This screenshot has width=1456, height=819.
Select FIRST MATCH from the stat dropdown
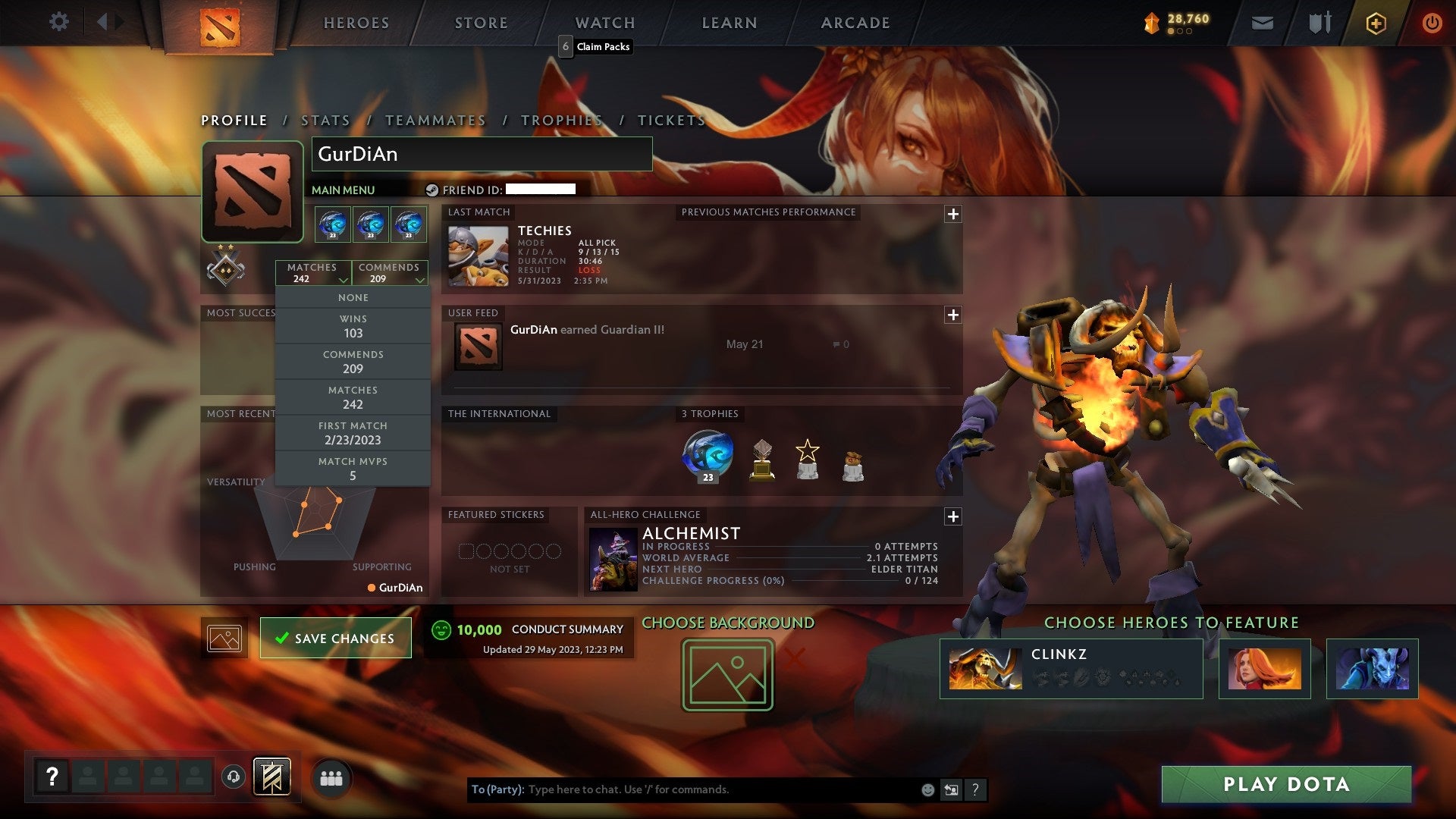point(353,432)
